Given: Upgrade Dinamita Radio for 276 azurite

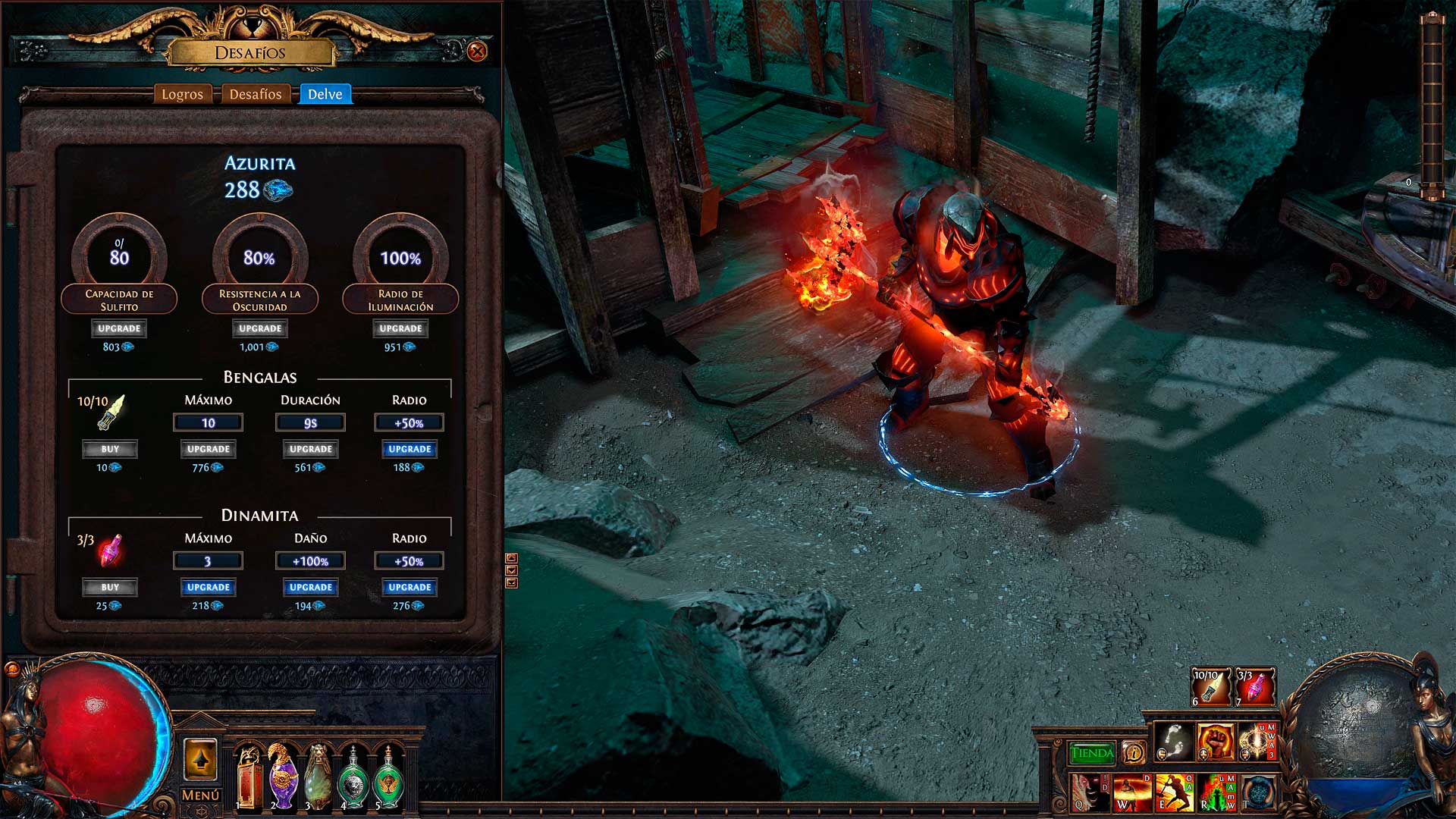Looking at the screenshot, I should 409,587.
